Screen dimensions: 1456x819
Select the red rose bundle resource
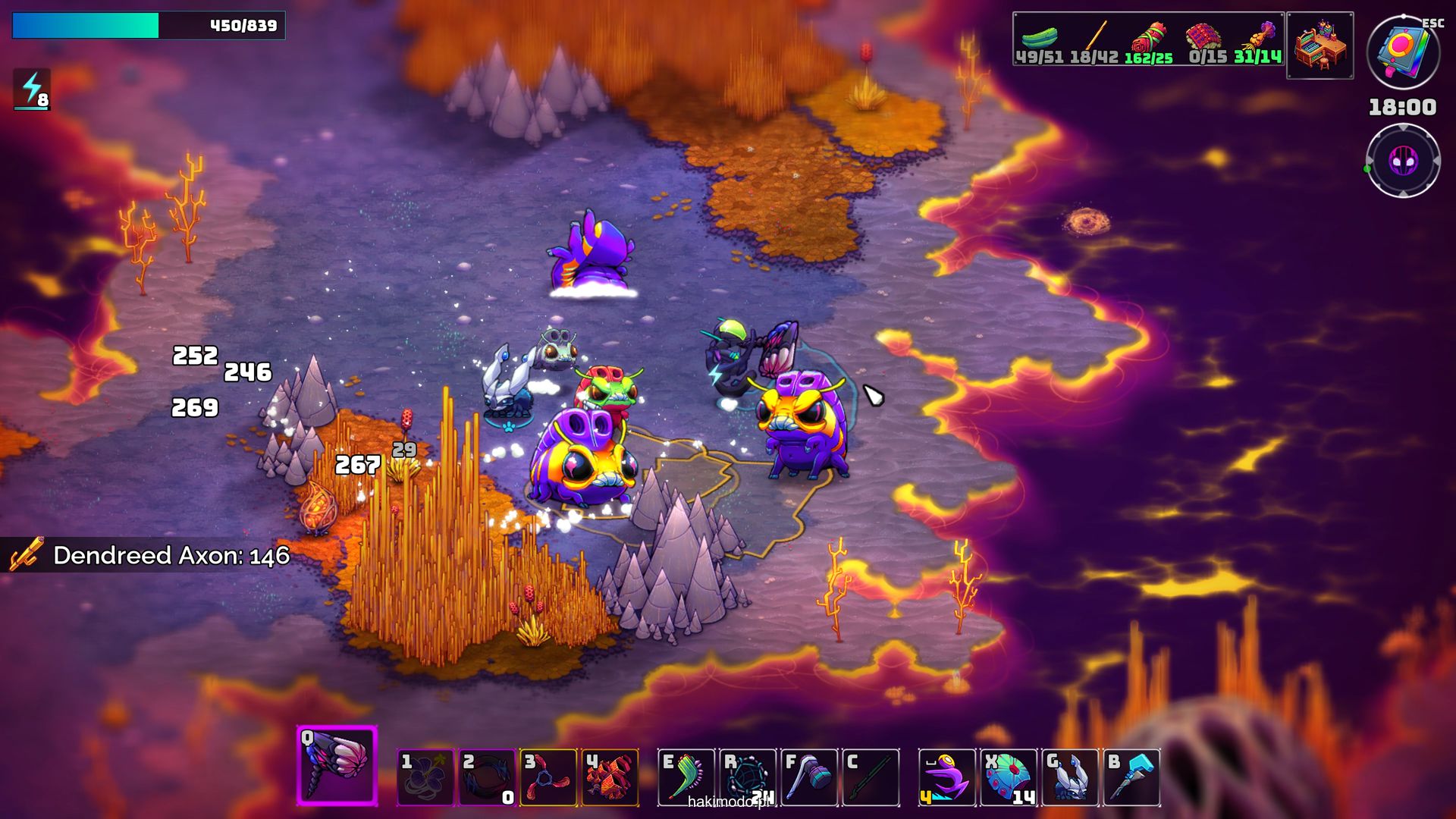pyautogui.click(x=1149, y=38)
